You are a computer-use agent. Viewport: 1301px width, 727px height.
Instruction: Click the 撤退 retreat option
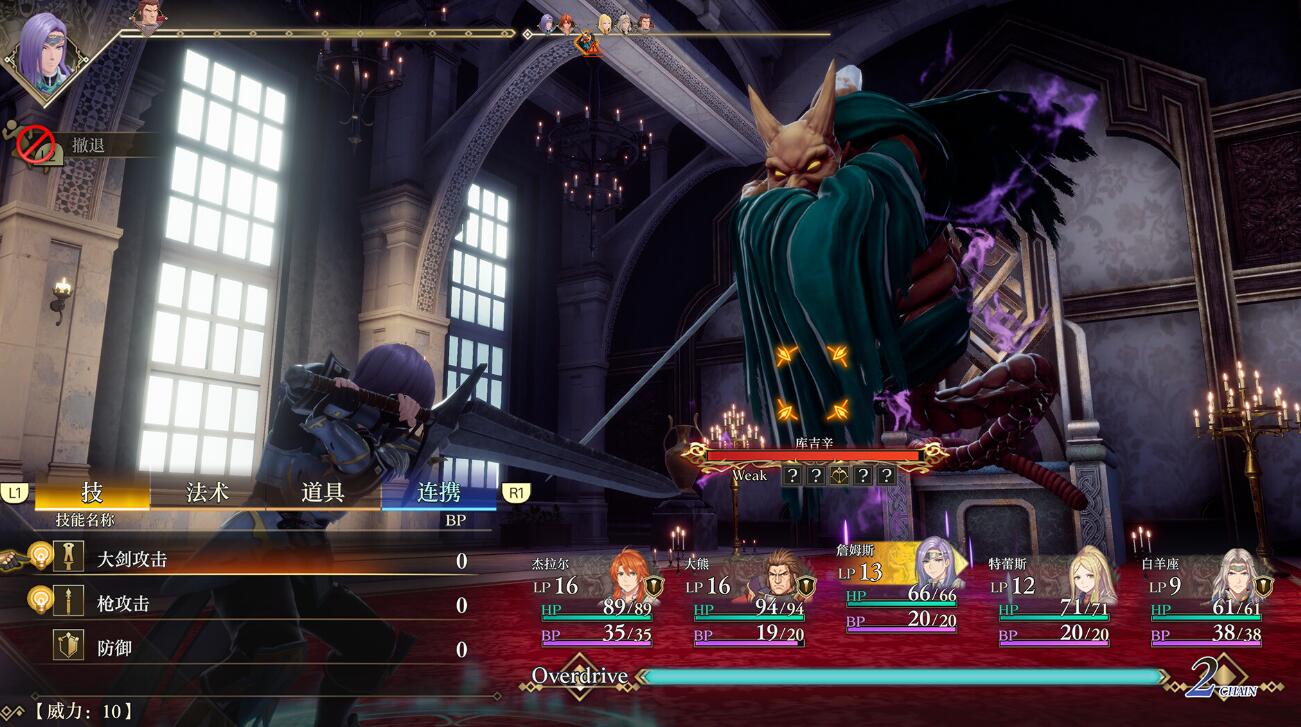click(x=88, y=146)
